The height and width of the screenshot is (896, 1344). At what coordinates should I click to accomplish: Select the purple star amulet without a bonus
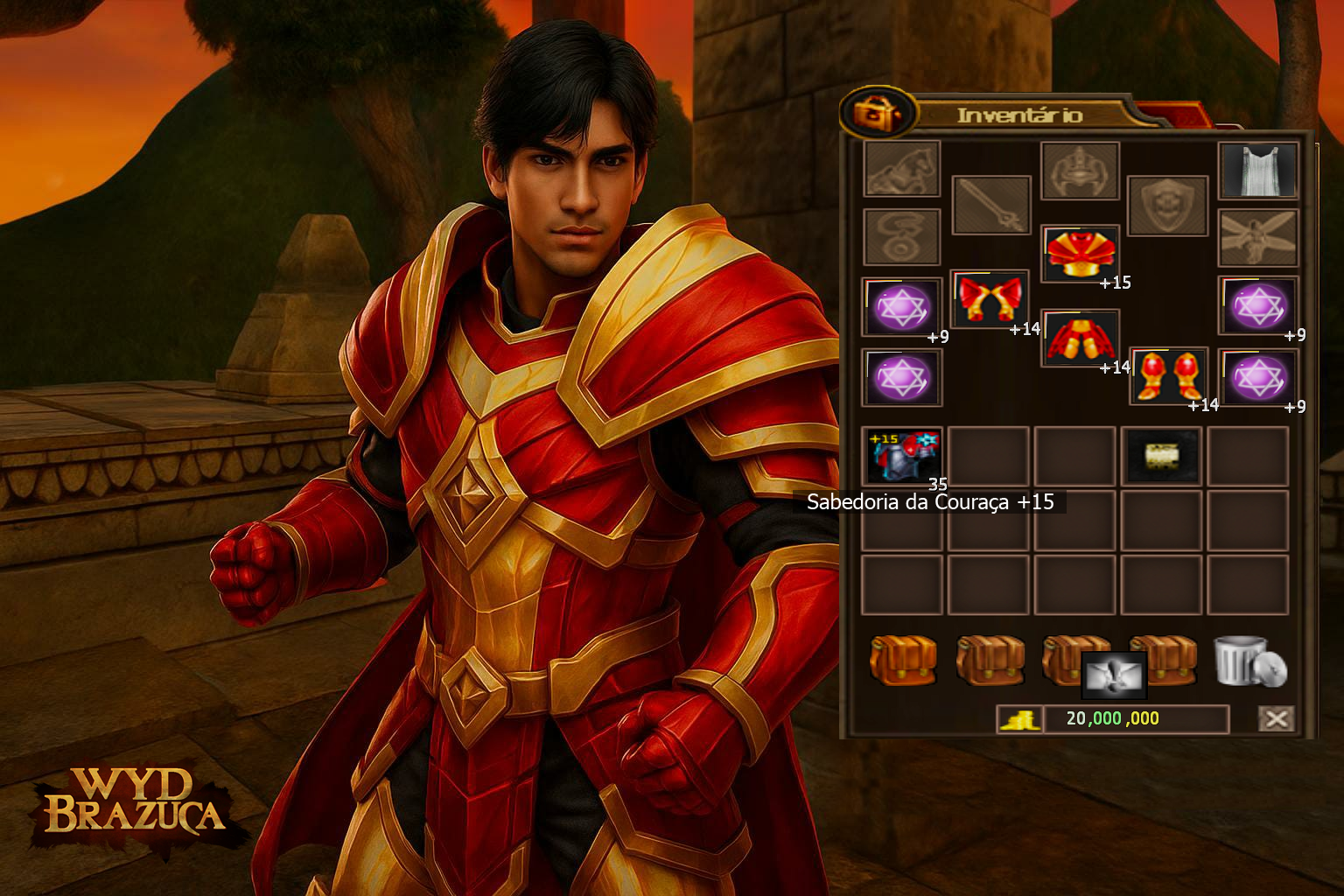tap(902, 377)
